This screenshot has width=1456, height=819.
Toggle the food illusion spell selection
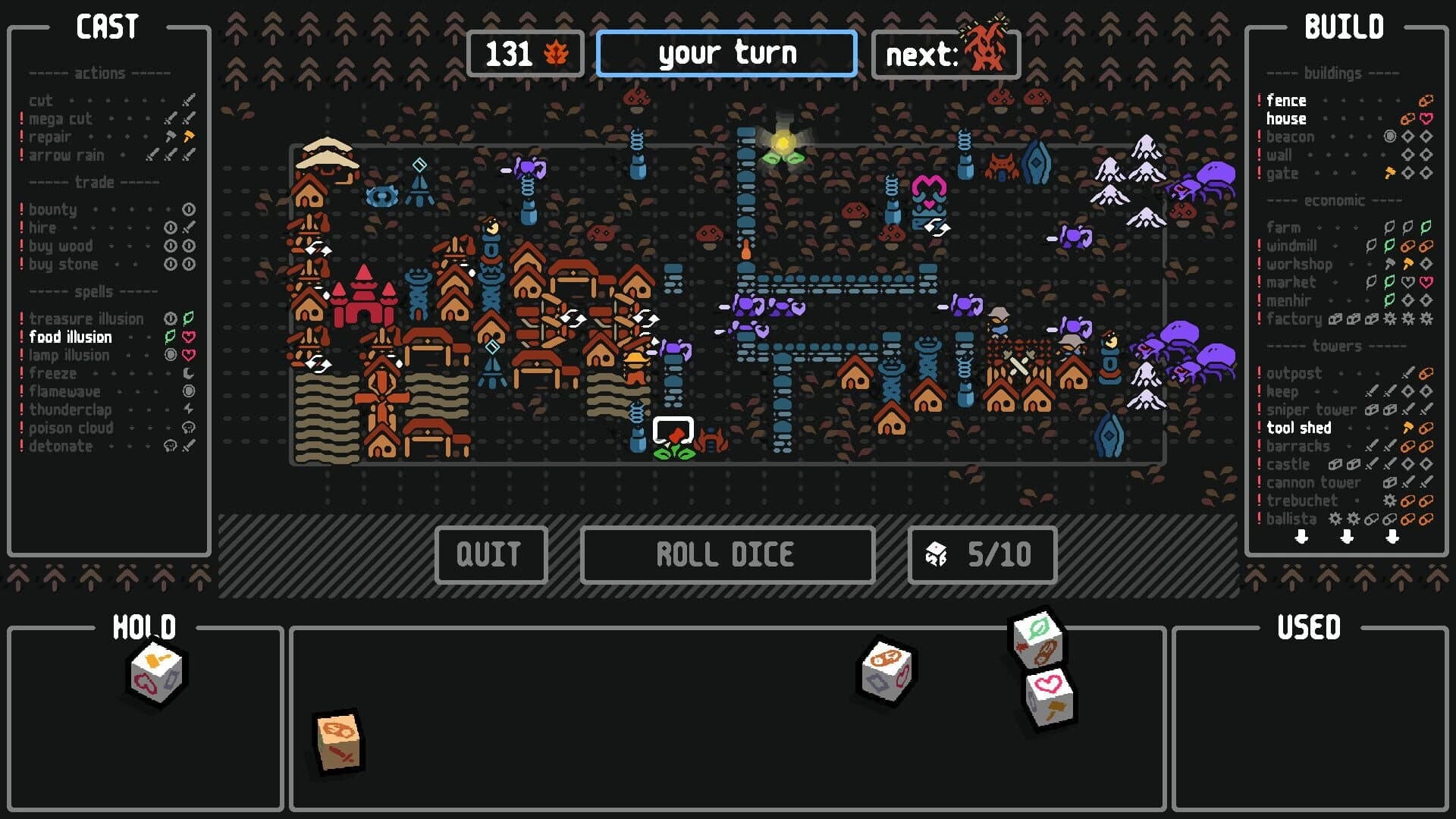click(70, 337)
